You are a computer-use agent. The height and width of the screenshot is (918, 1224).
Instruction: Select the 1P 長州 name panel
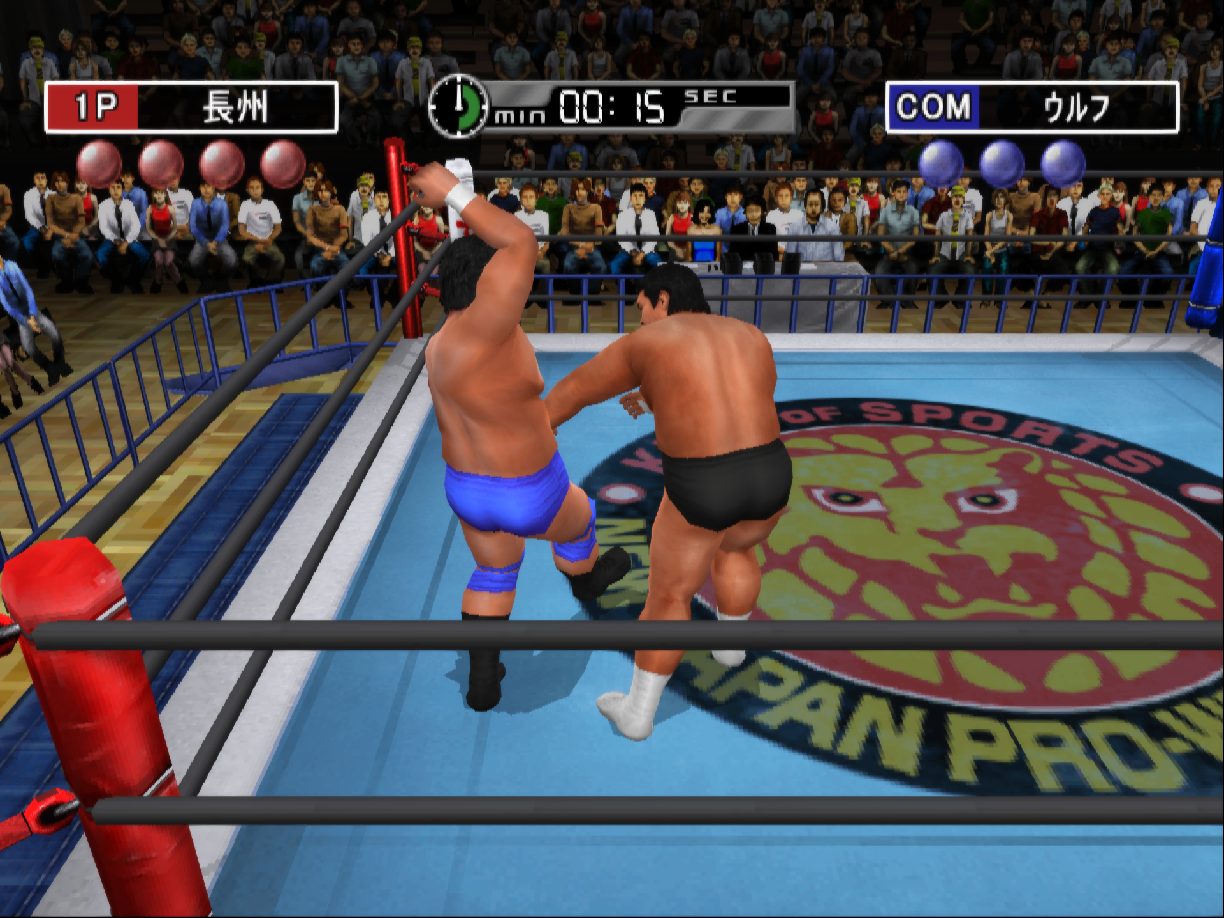tap(191, 108)
